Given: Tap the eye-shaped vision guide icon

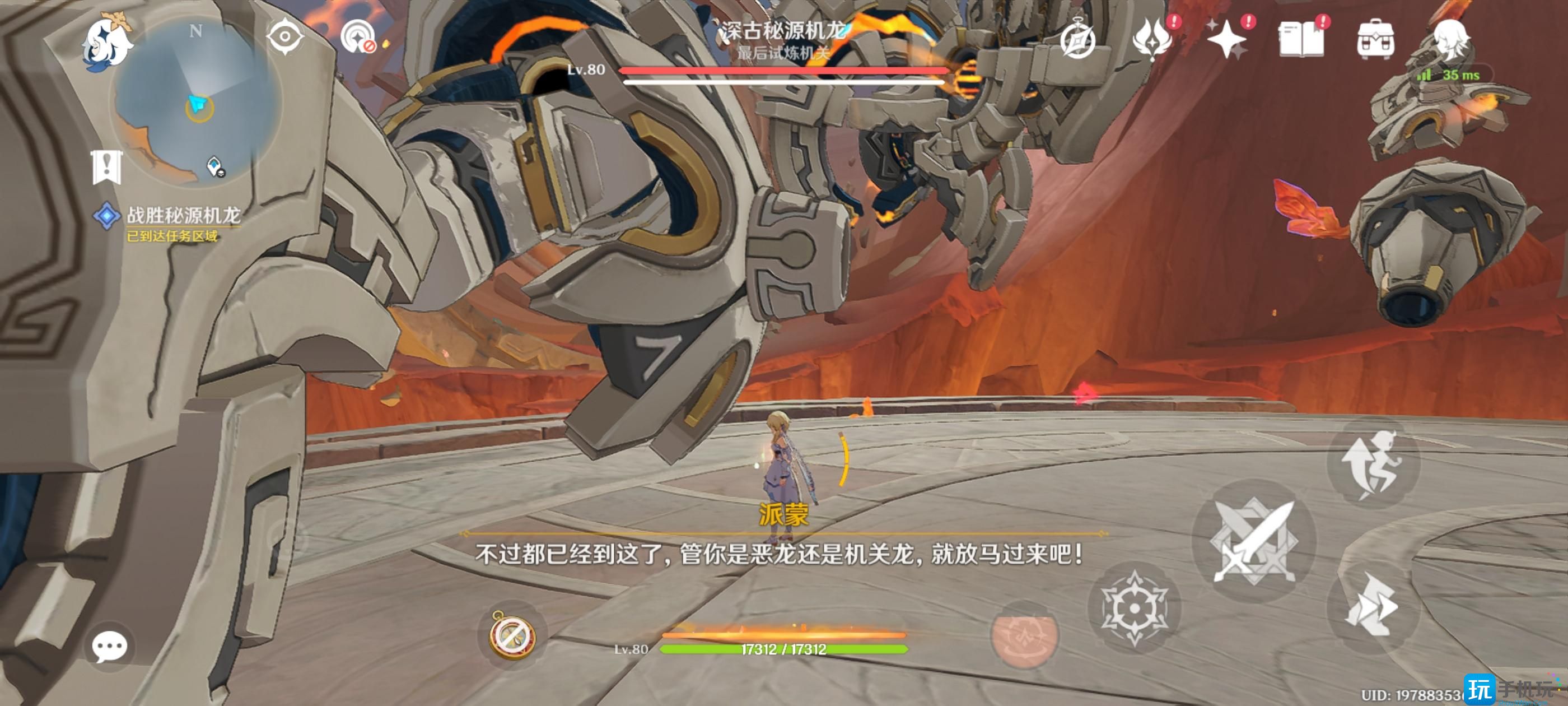Looking at the screenshot, I should pos(286,38).
